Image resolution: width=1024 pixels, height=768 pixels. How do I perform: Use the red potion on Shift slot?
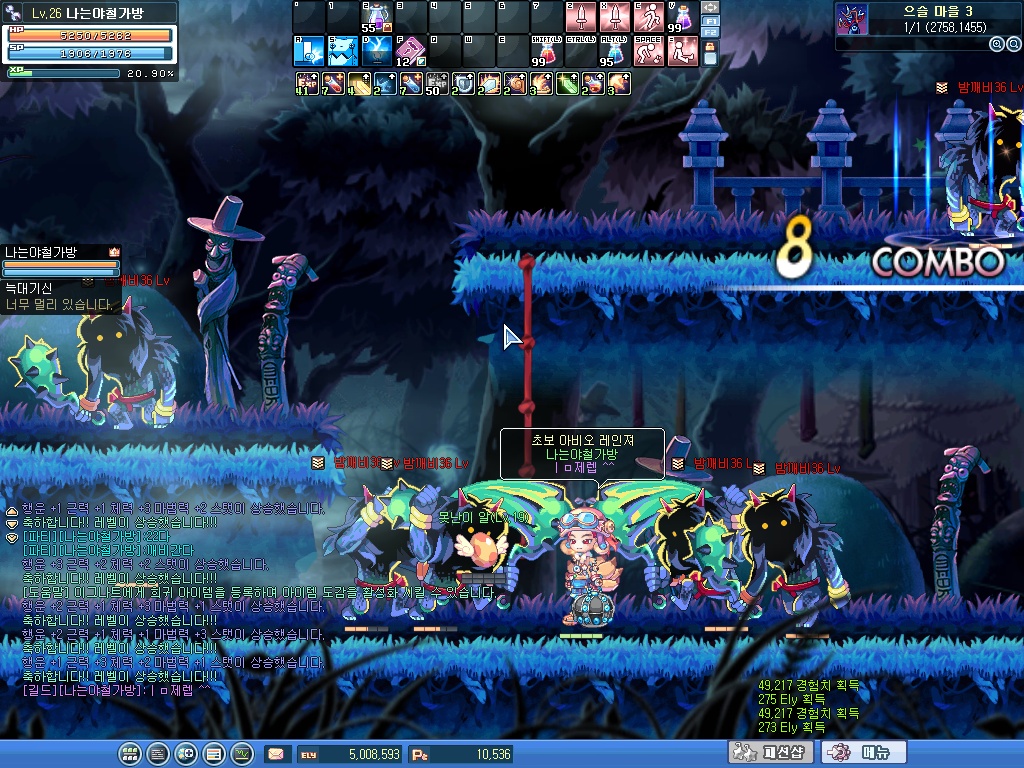(545, 51)
